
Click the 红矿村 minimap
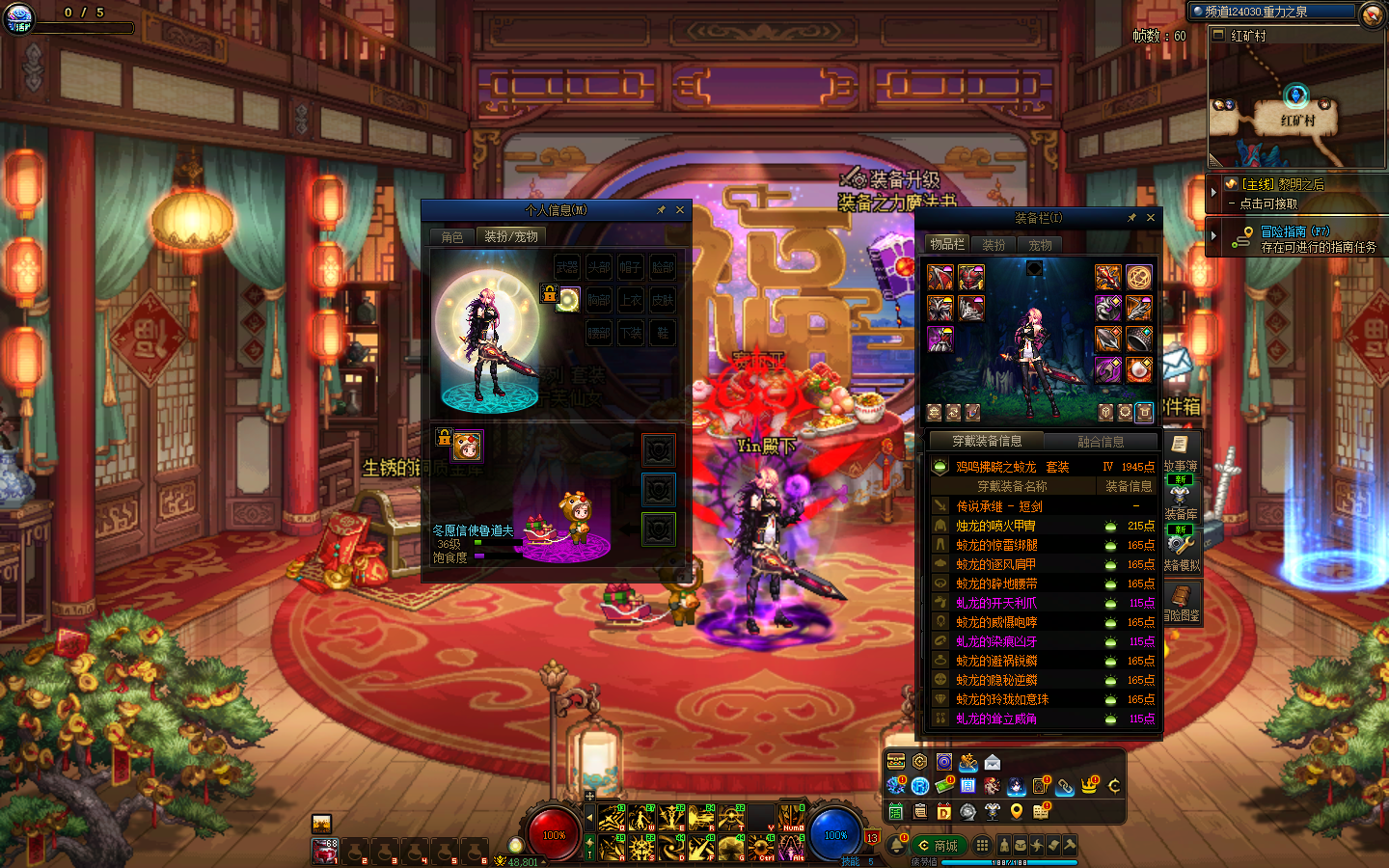coord(1296,106)
